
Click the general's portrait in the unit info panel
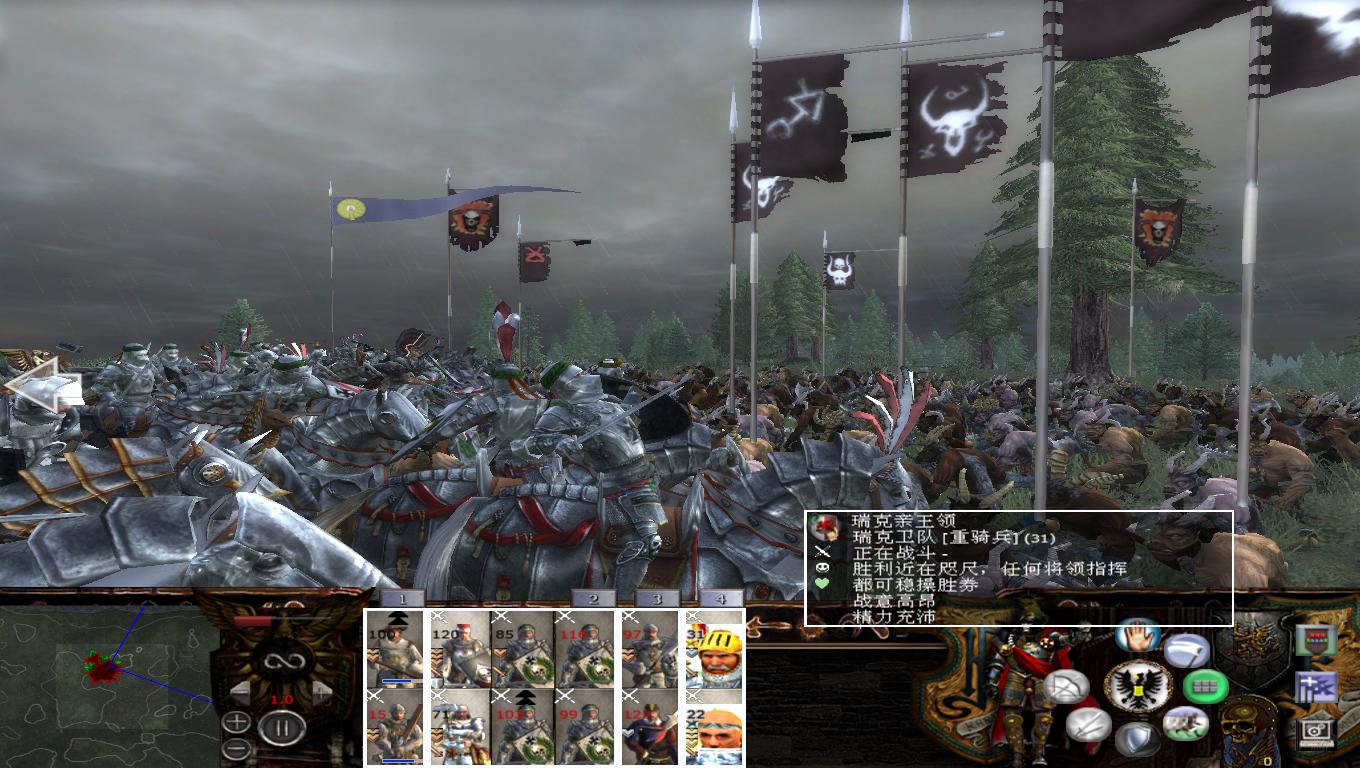pos(824,526)
